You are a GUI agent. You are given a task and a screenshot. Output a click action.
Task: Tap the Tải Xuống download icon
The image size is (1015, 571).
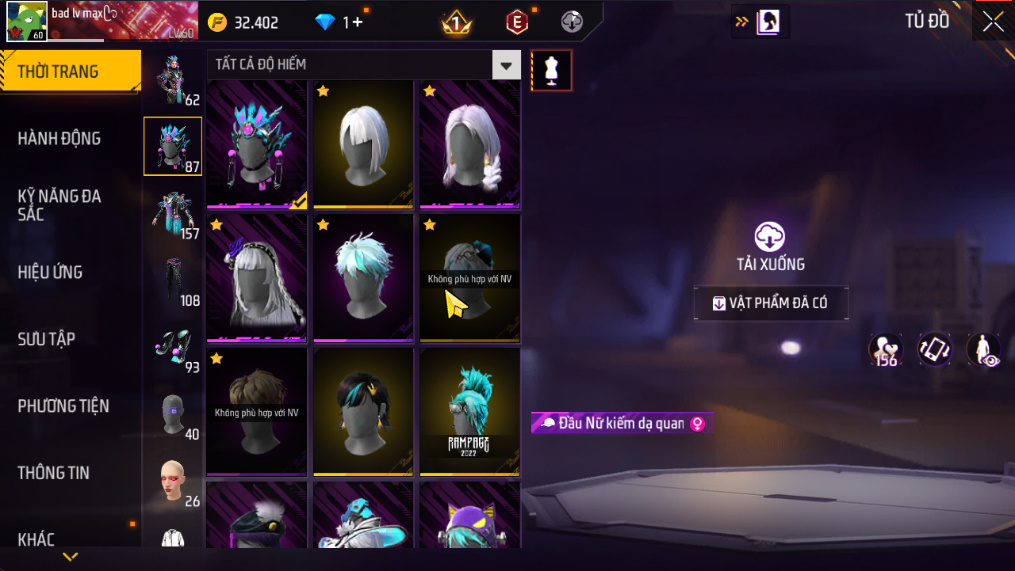coord(769,237)
